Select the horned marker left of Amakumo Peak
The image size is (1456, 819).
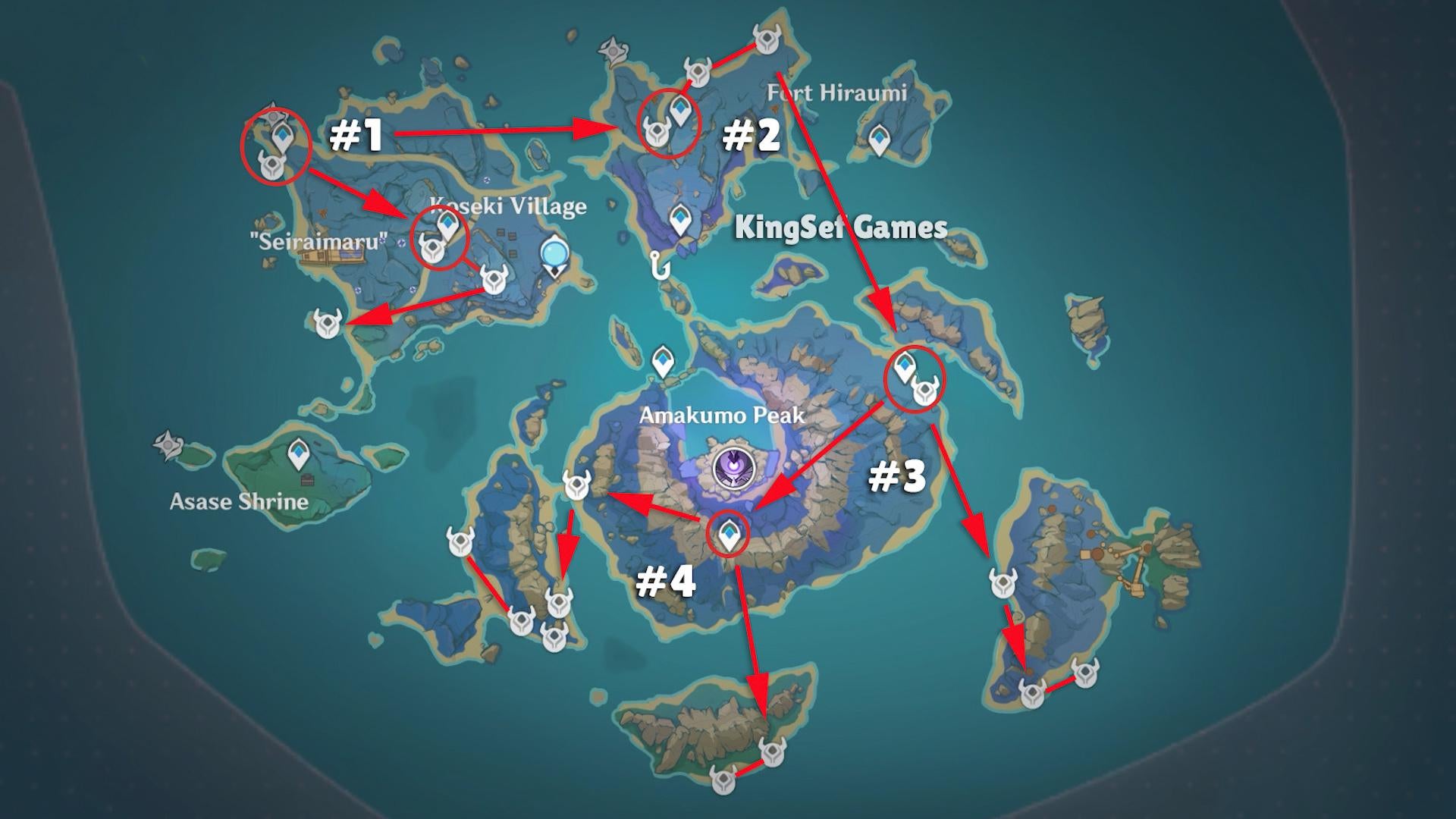577,485
